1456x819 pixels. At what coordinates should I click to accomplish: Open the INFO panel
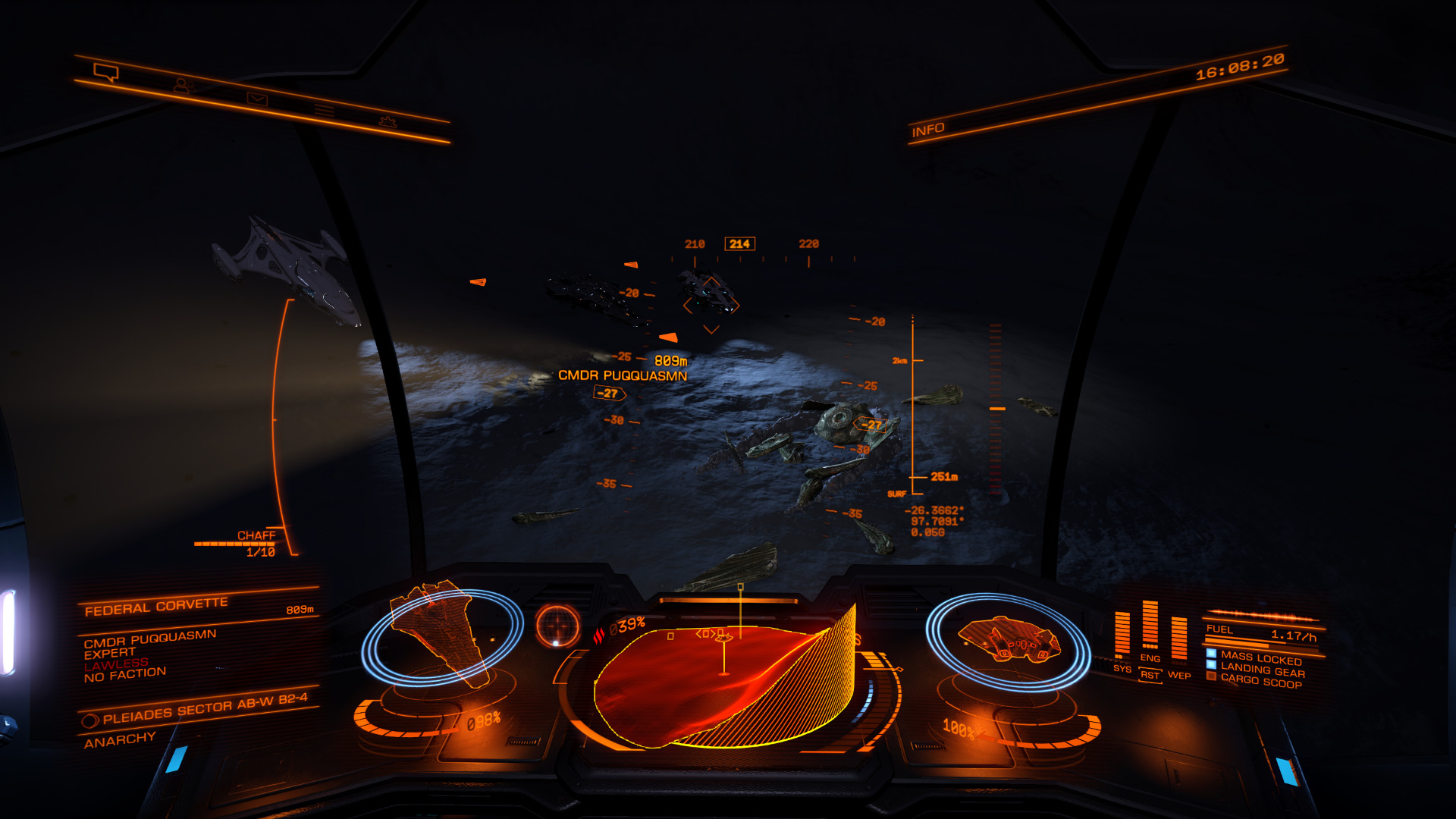tap(927, 130)
